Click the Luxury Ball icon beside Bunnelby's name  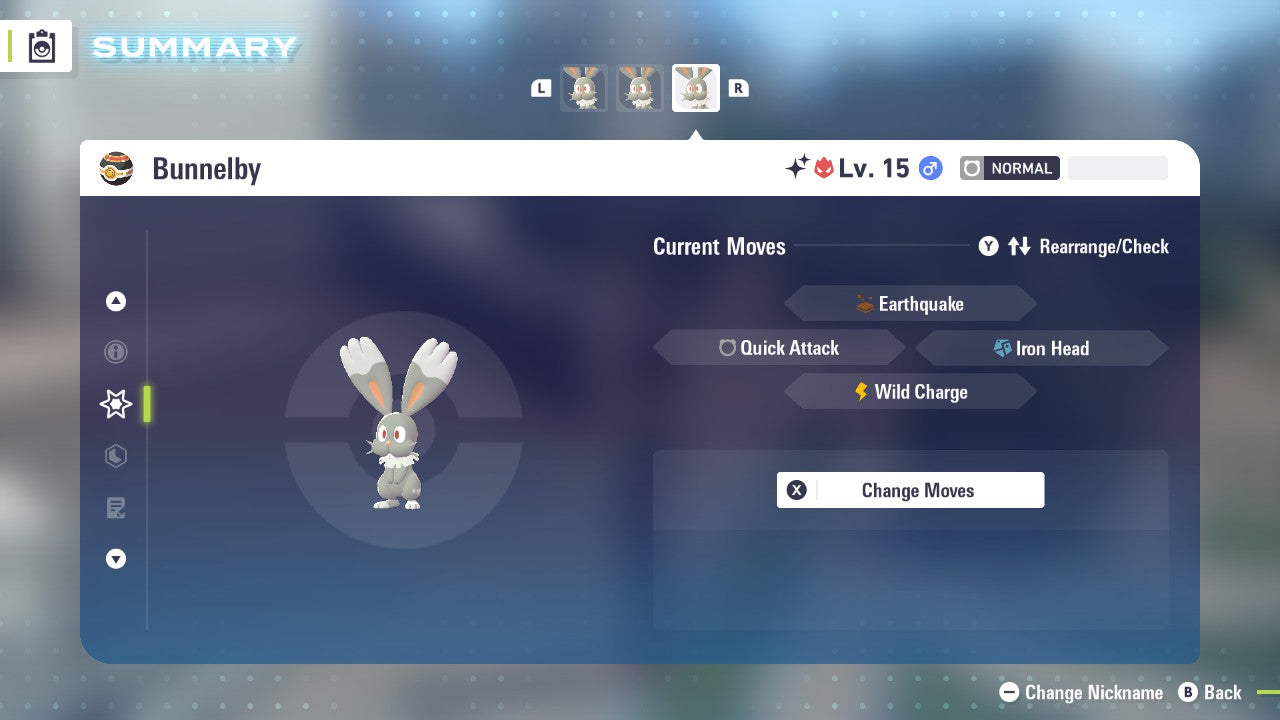coord(116,168)
